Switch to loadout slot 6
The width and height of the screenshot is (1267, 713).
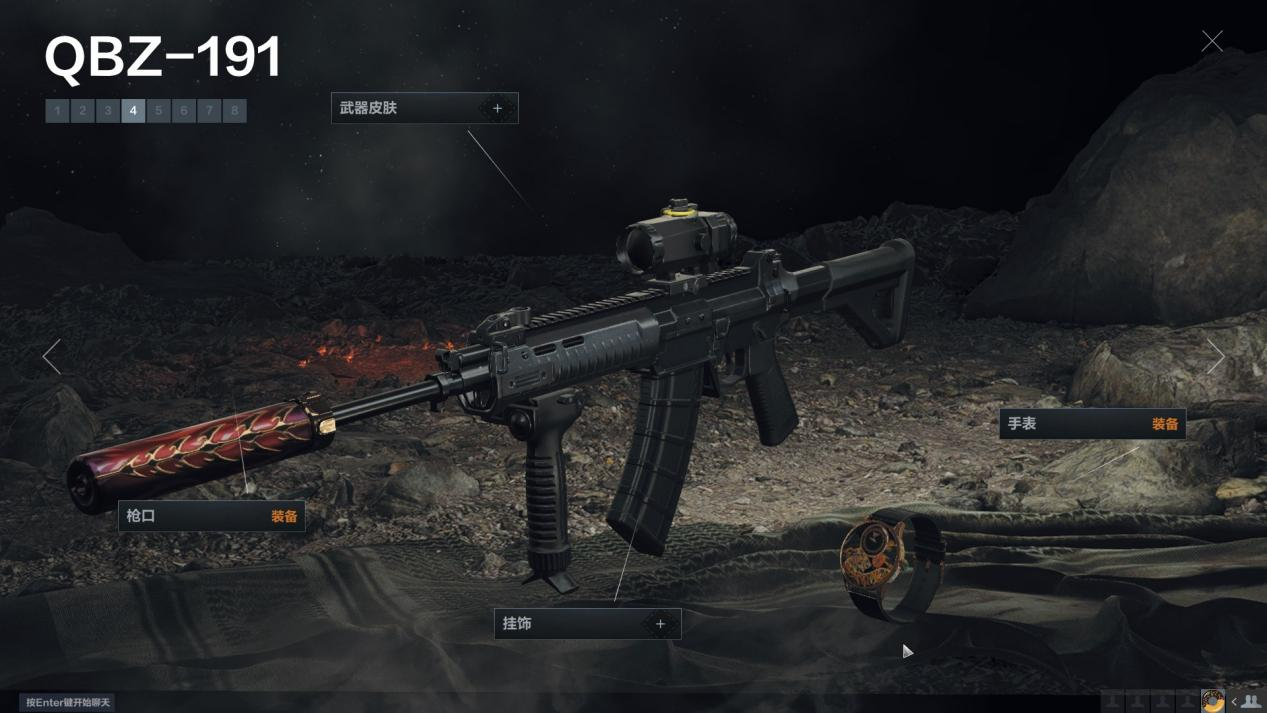[x=184, y=111]
